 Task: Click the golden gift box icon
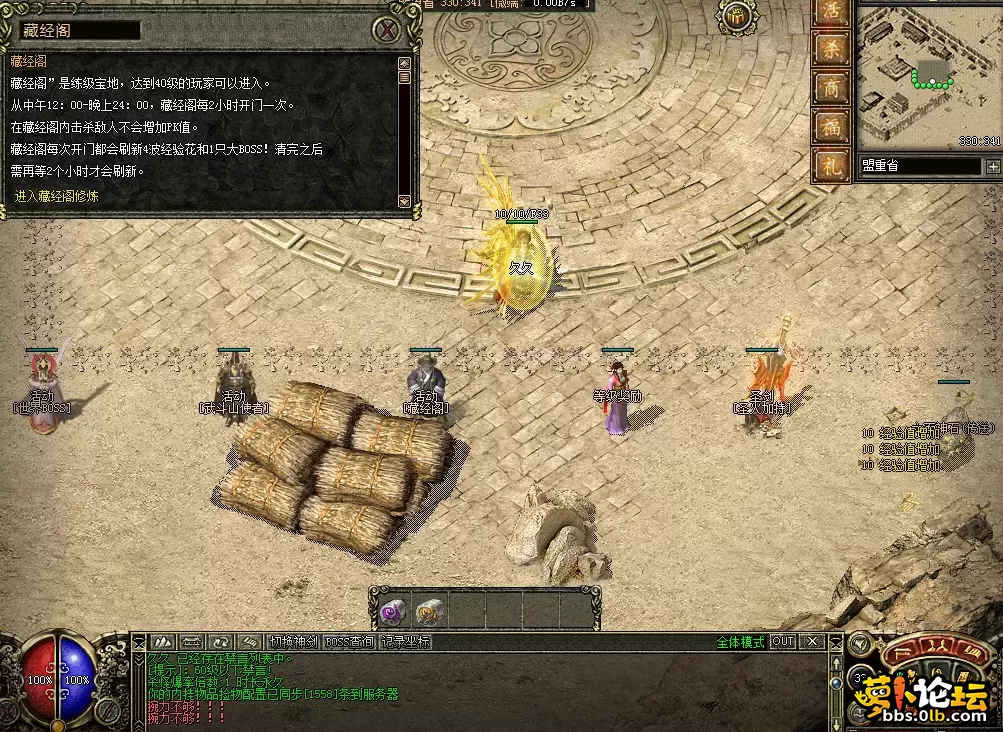coord(737,15)
